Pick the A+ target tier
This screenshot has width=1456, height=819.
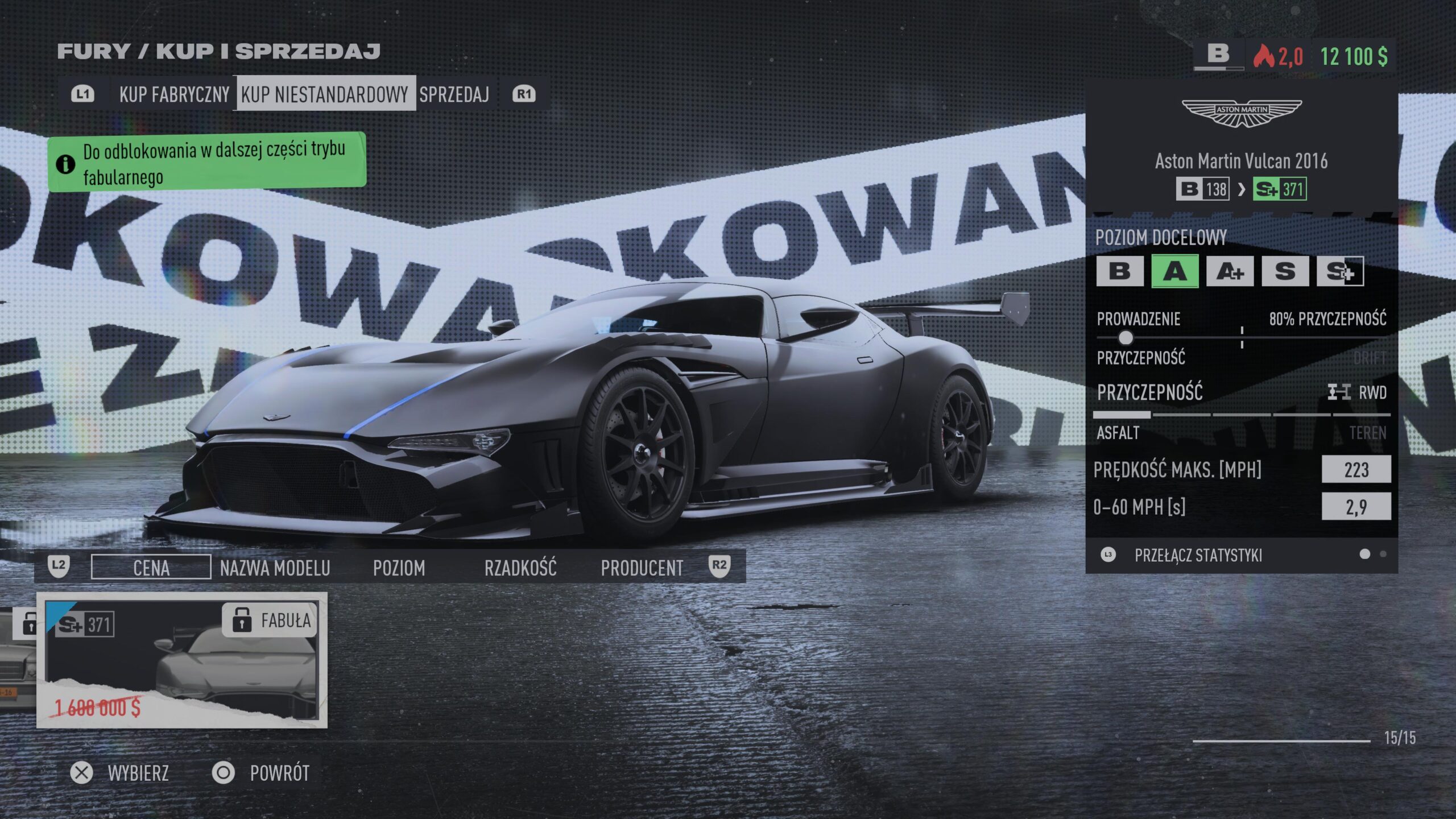[1230, 271]
